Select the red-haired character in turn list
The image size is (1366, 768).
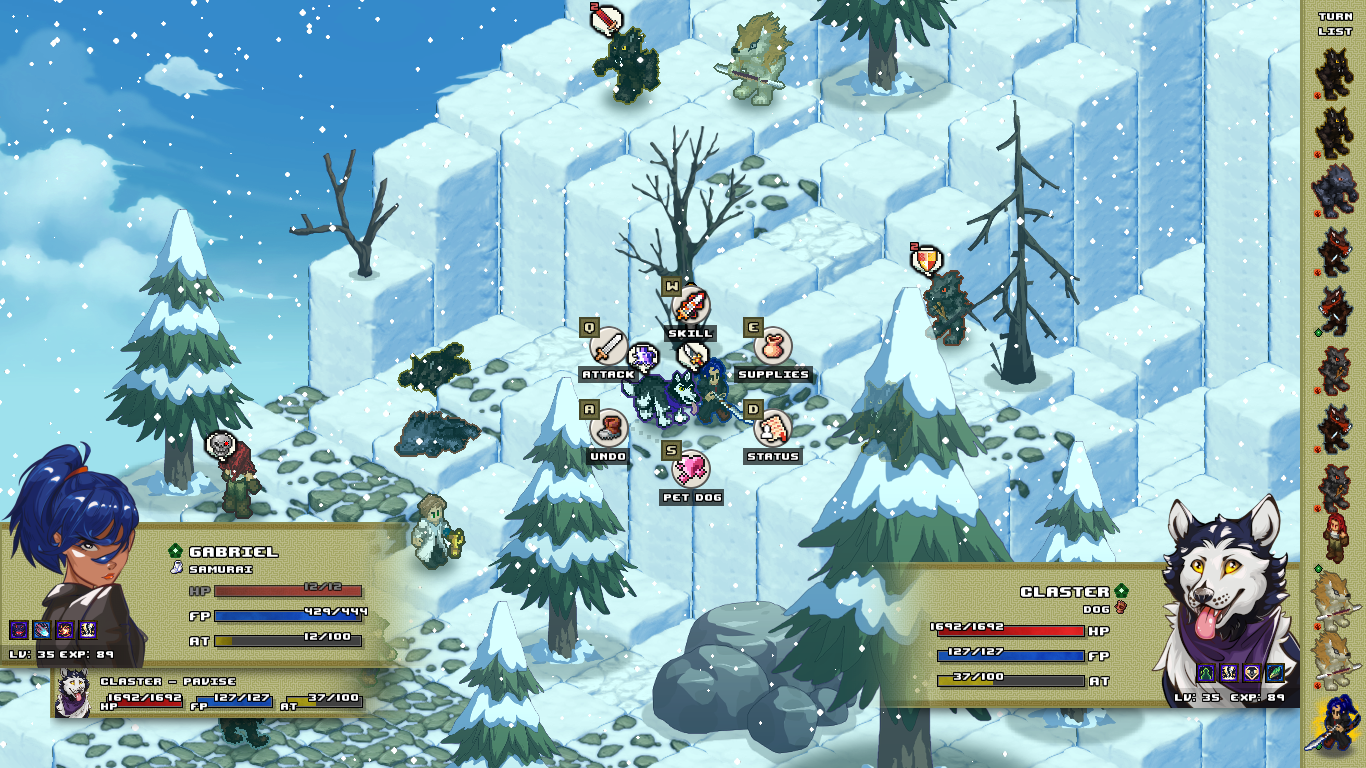pos(1334,537)
